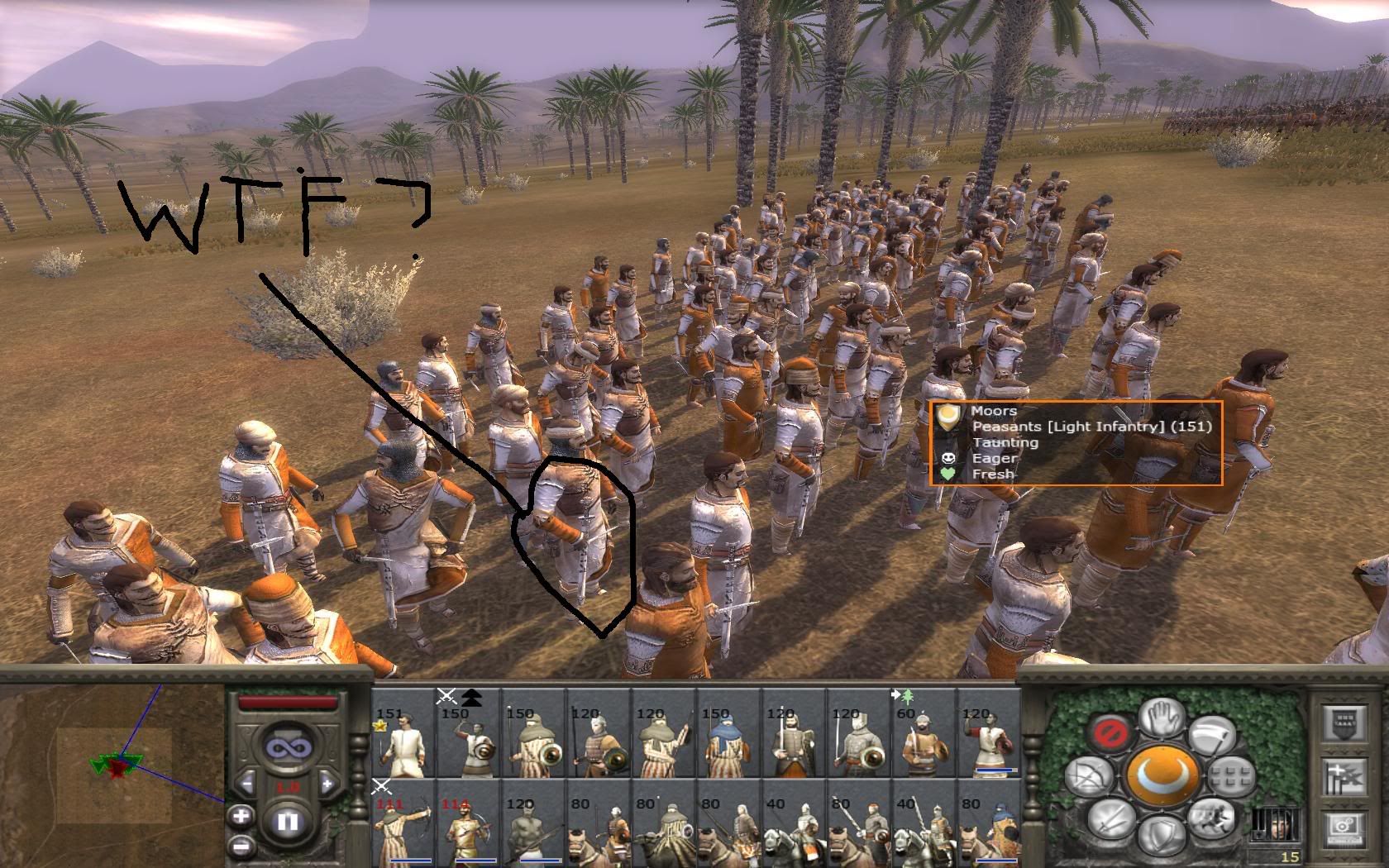Click the infinity battle timer button
The width and height of the screenshot is (1389, 868).
pyautogui.click(x=287, y=746)
